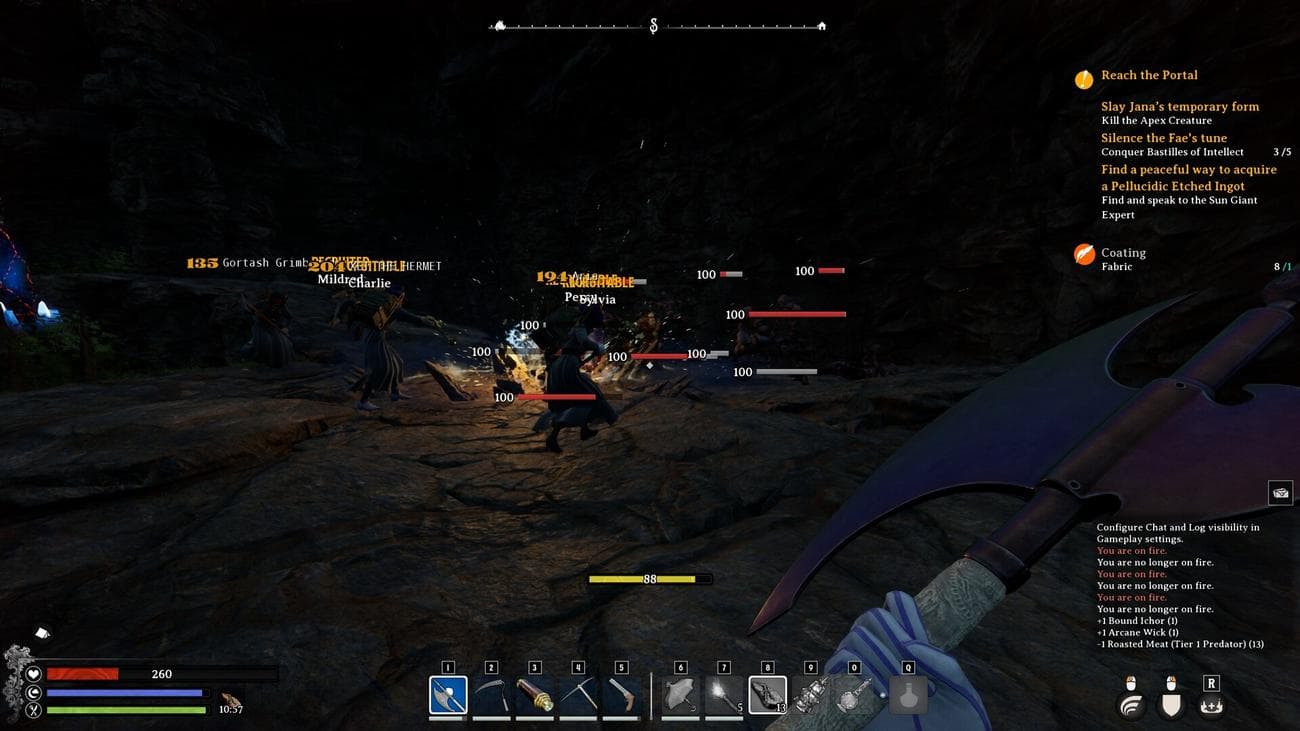Click the empty Q potion slot
1300x731 pixels.
[x=907, y=693]
